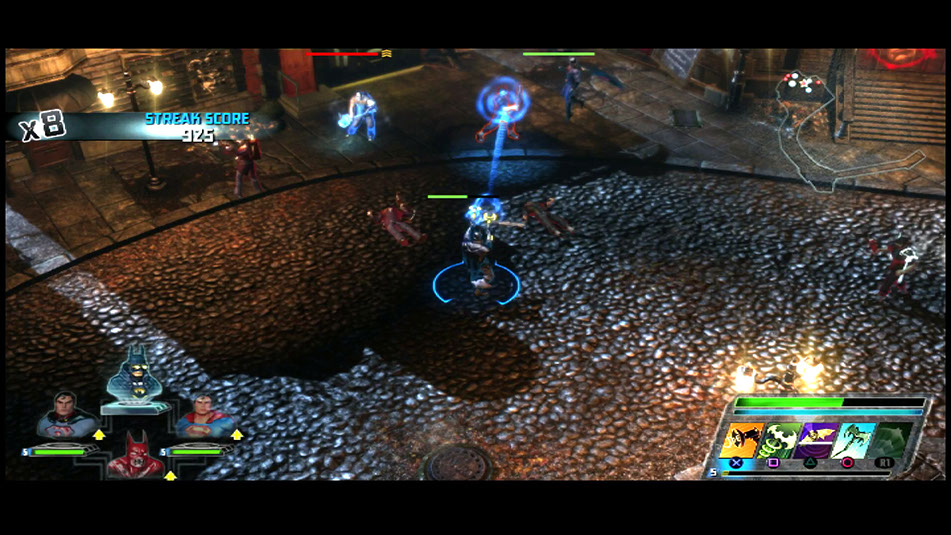Switch to the gray-suited Superman portrait
Image resolution: width=951 pixels, height=535 pixels.
point(66,416)
